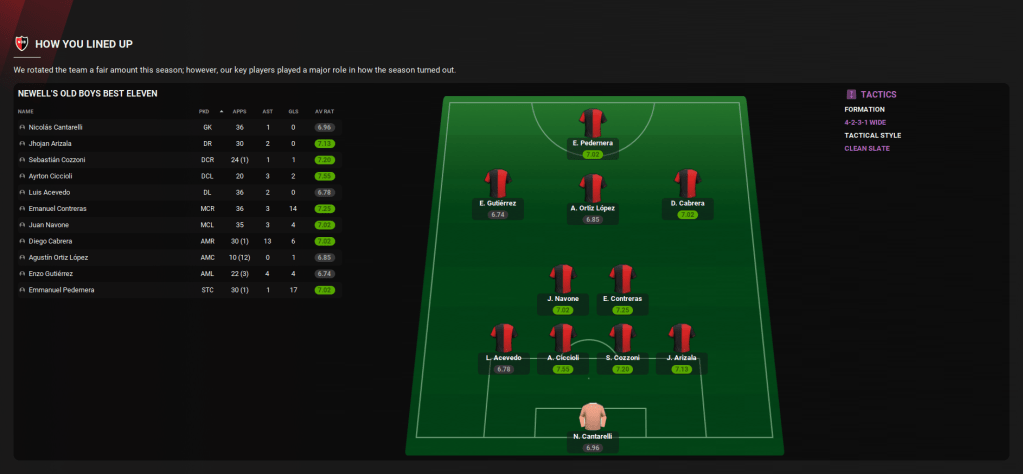Click Juan Navone's name in the list
This screenshot has width=1023, height=474.
click(x=50, y=225)
